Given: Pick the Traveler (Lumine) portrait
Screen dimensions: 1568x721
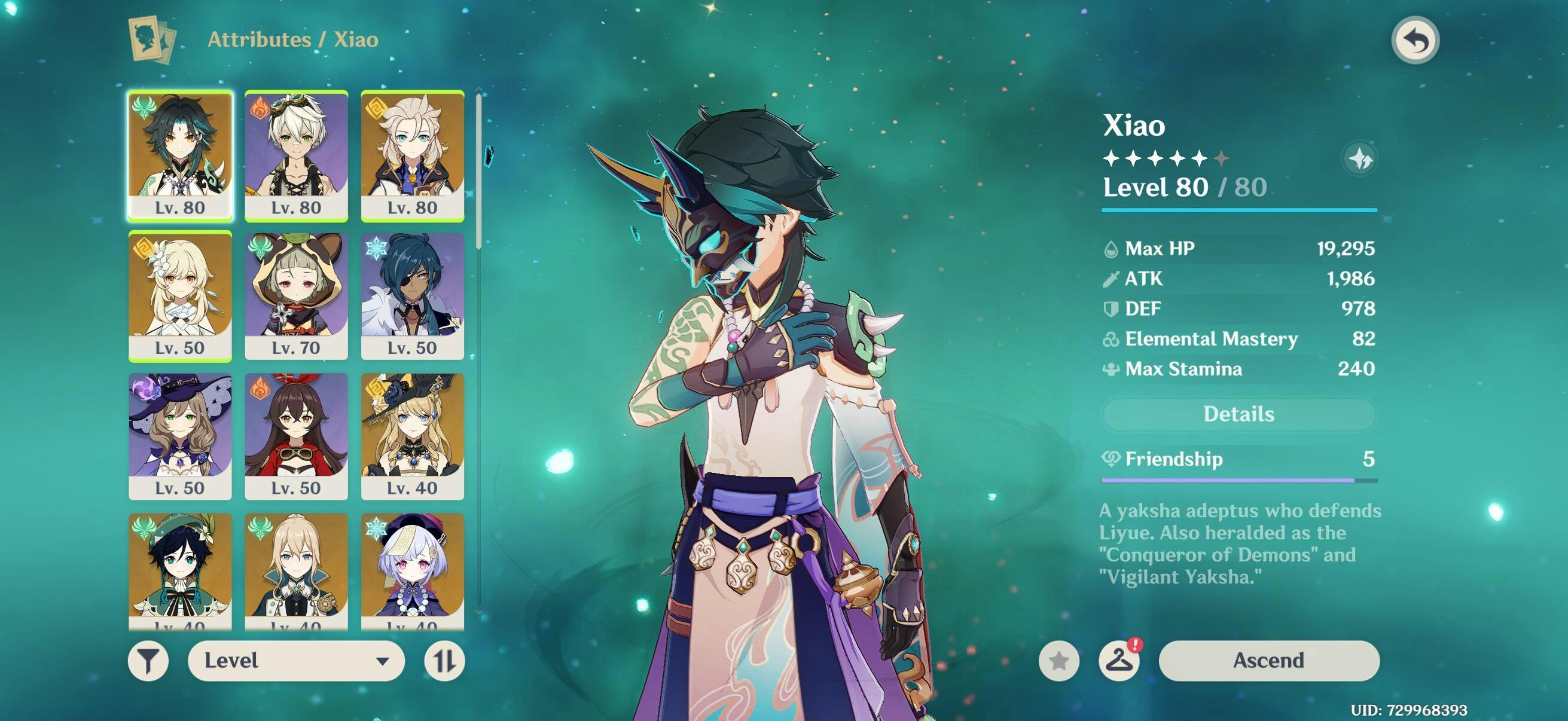Looking at the screenshot, I should [x=180, y=296].
